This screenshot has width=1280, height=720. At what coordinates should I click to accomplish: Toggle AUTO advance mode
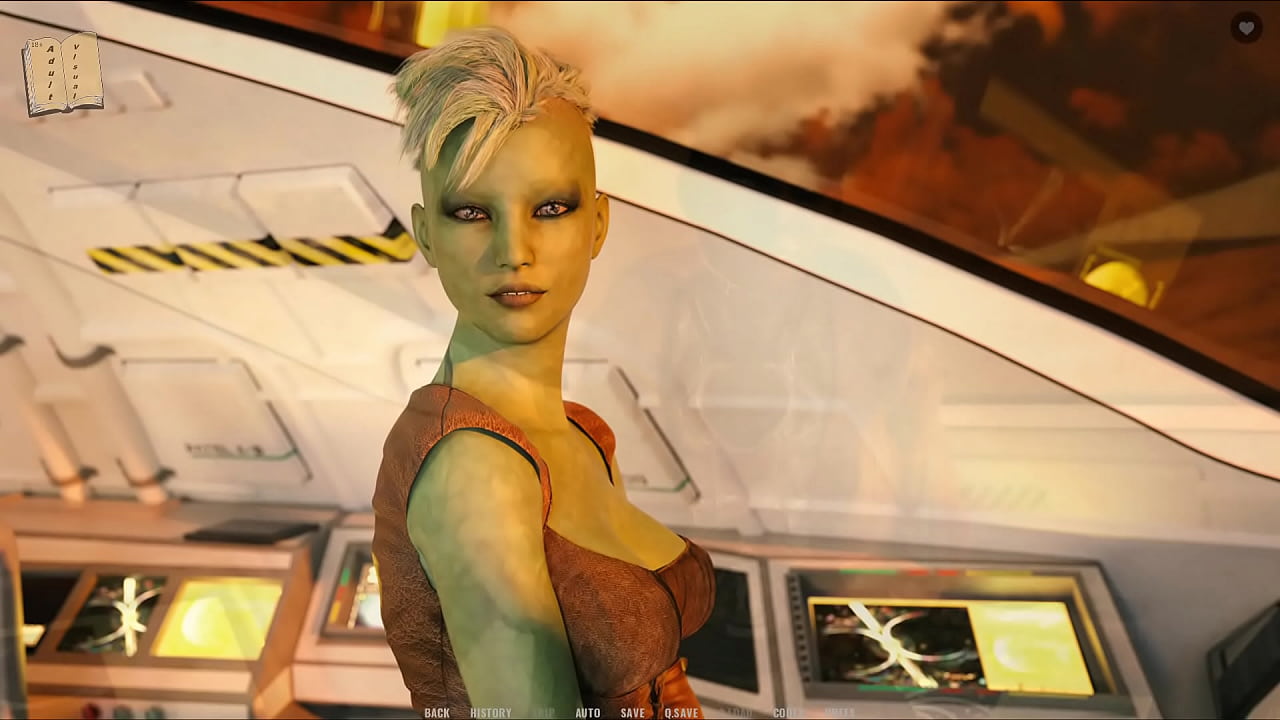click(x=588, y=713)
